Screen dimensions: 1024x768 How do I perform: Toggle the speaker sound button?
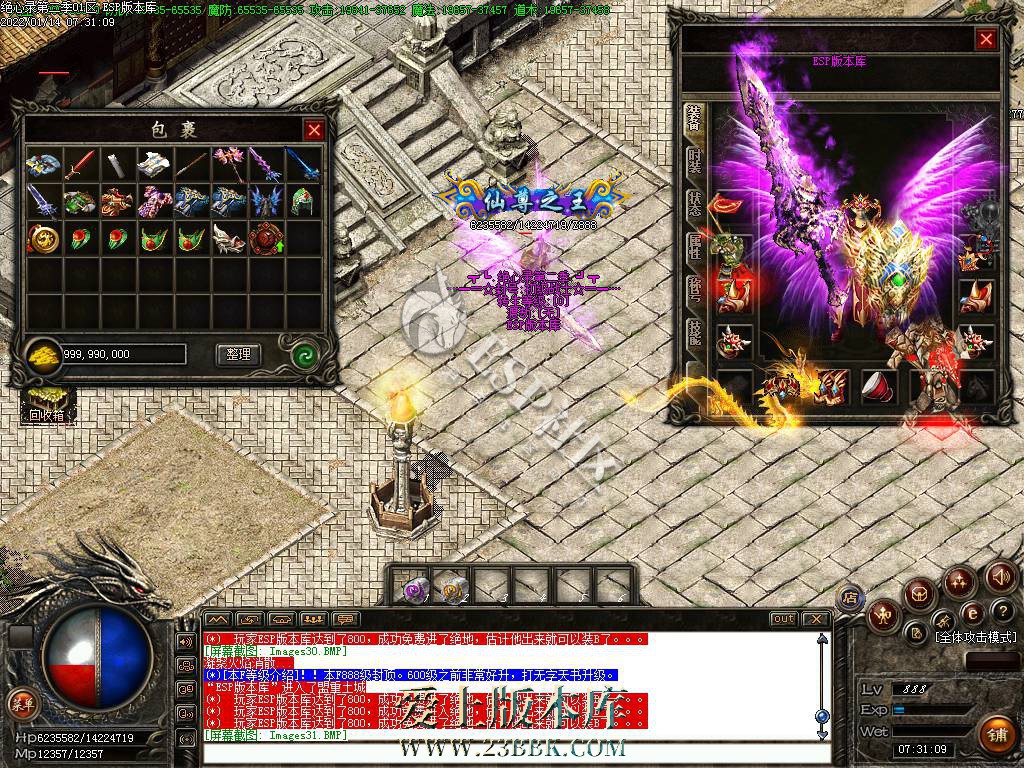pos(1001,577)
